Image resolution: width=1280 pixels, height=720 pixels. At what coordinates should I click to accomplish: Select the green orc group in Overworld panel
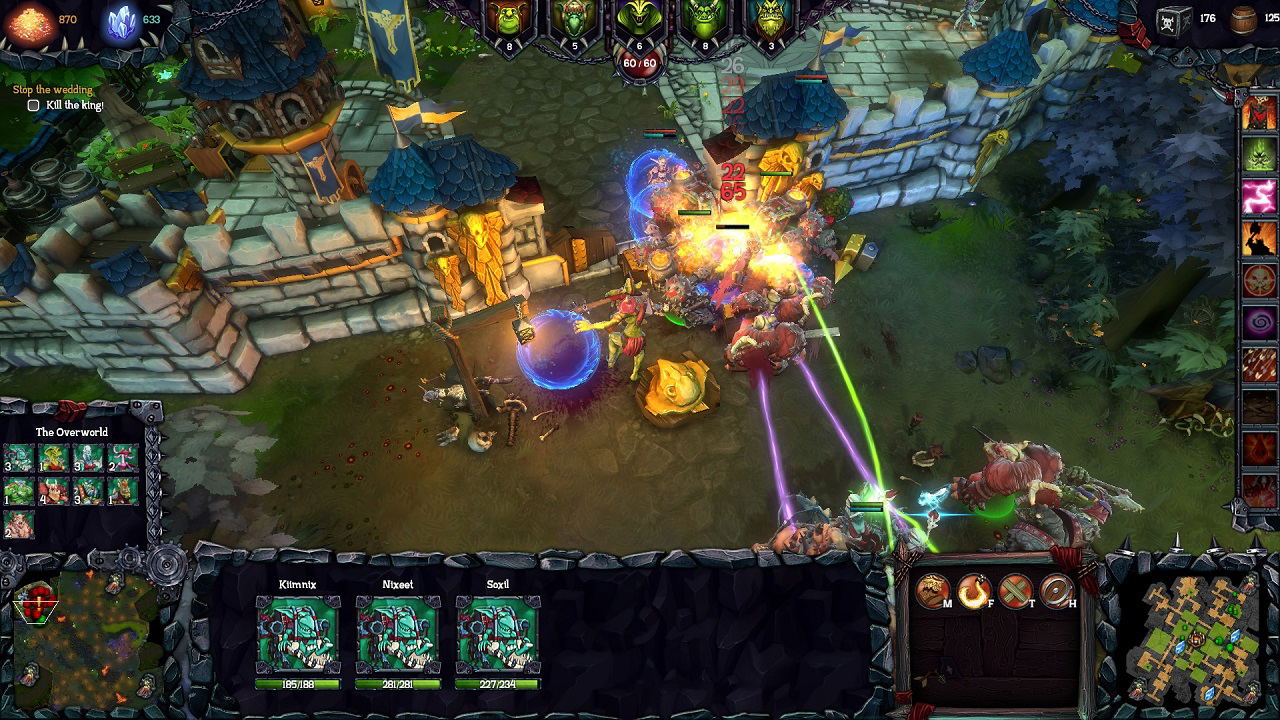coord(20,491)
